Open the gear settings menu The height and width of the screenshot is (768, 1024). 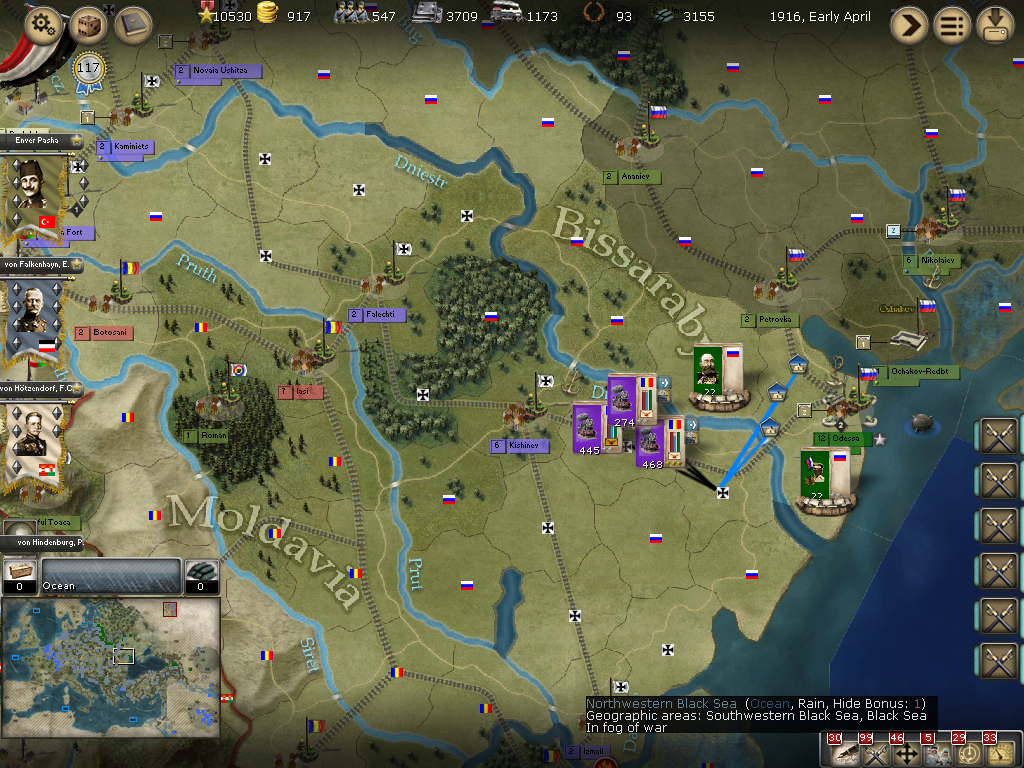[43, 26]
